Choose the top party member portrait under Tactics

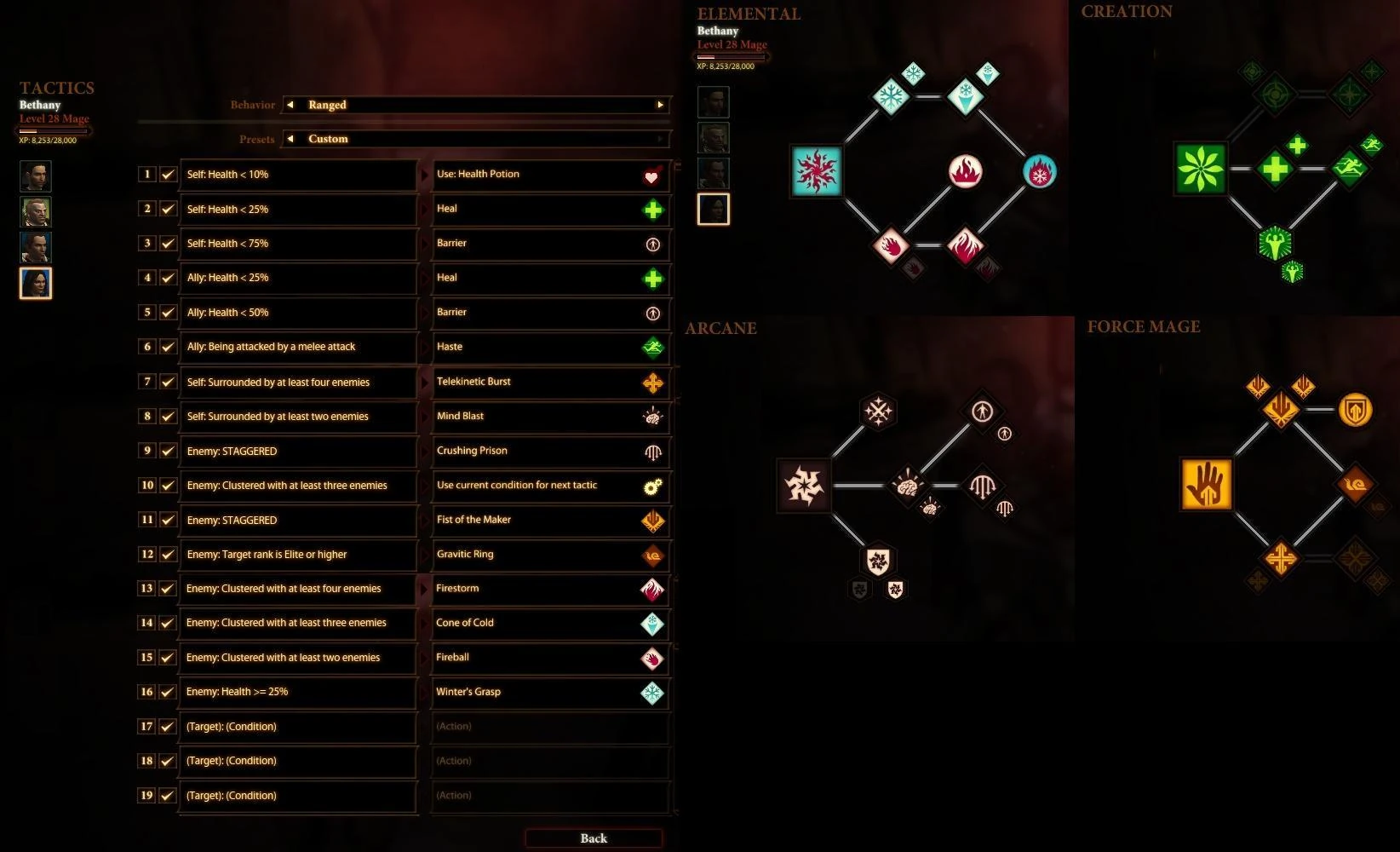(36, 176)
